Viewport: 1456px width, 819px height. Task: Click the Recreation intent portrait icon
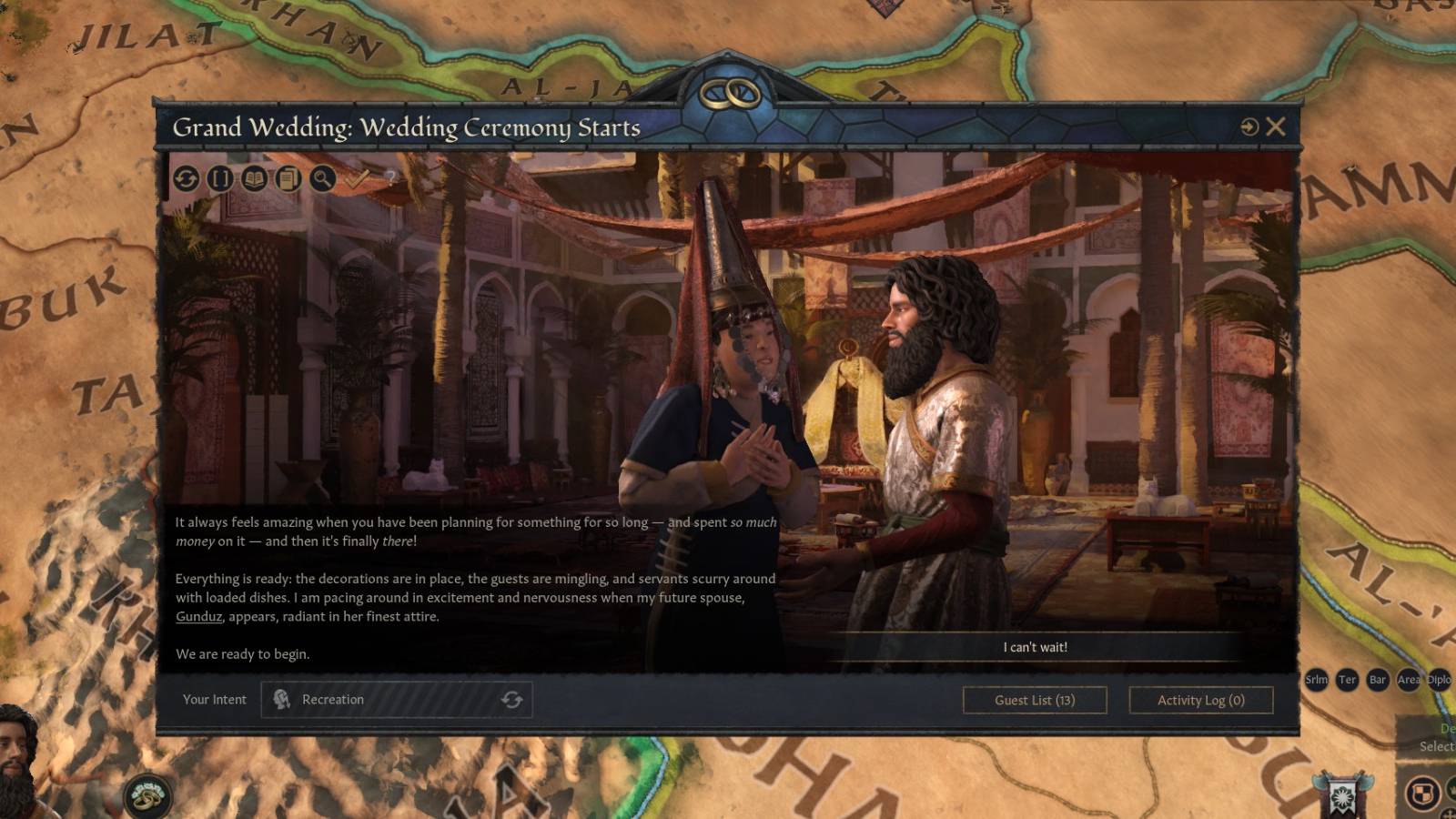click(x=283, y=700)
